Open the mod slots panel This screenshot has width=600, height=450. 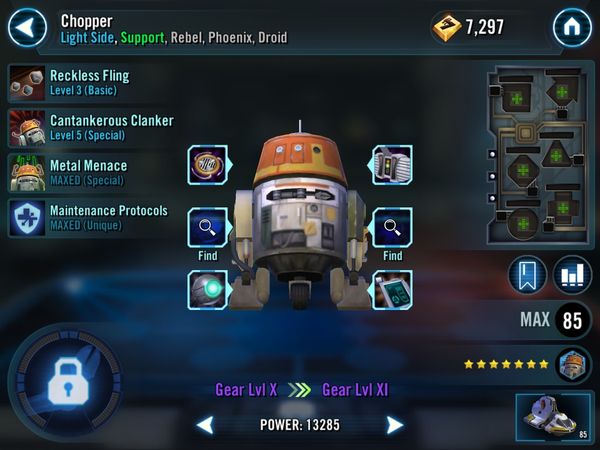538,153
